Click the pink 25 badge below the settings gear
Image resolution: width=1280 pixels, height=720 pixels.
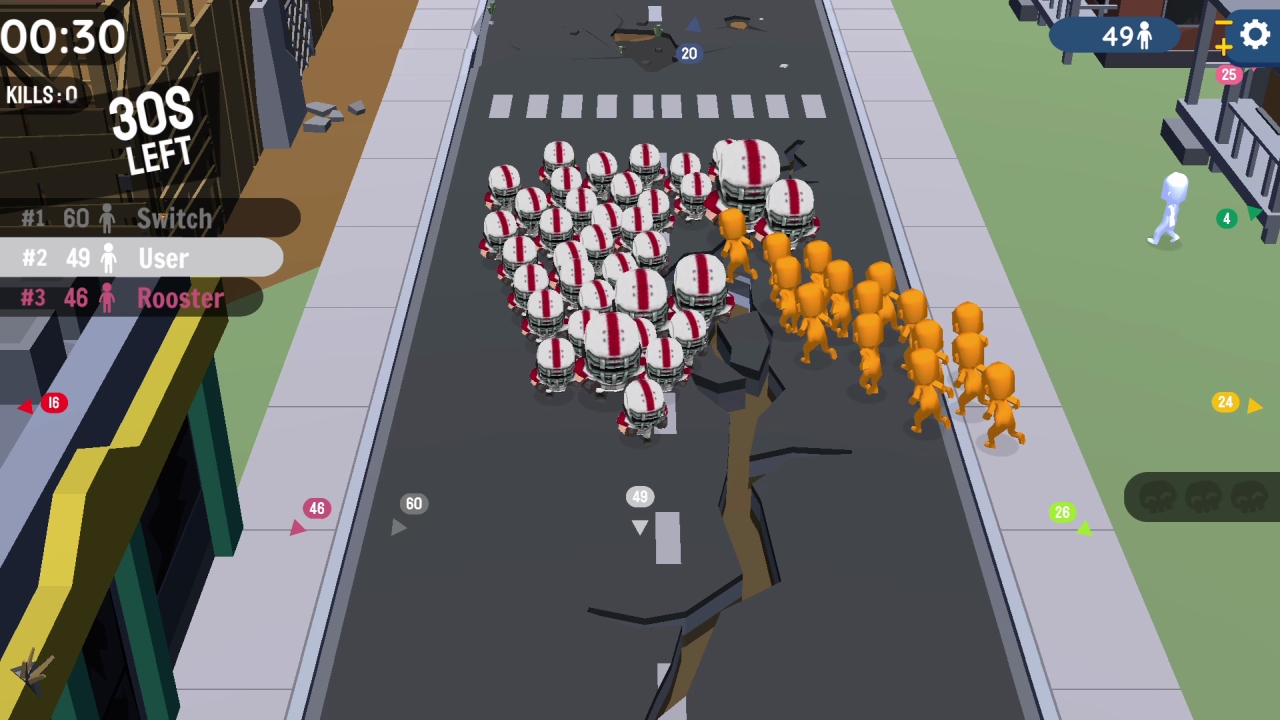point(1229,75)
